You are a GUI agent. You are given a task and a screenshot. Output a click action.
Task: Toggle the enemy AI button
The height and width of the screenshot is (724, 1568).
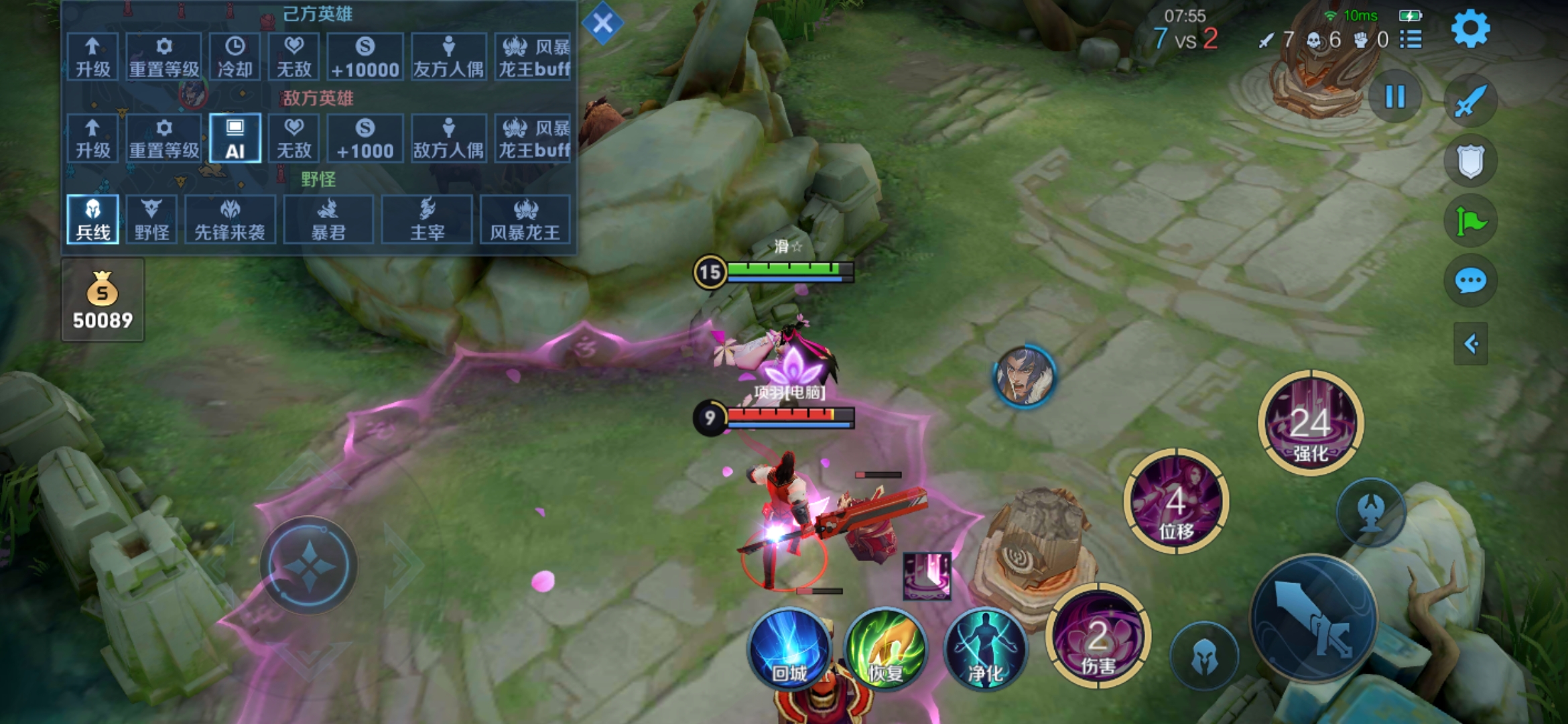pos(235,138)
